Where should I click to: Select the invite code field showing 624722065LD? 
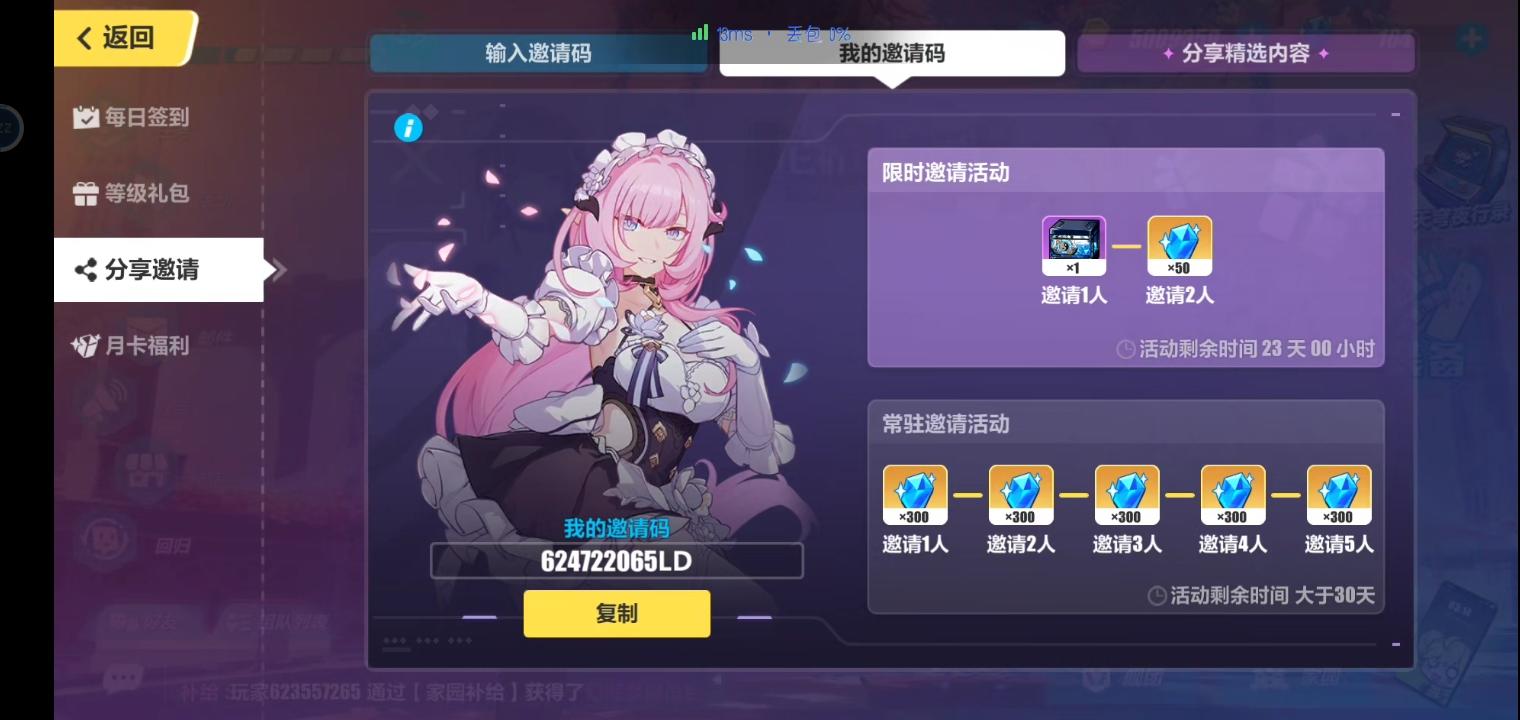[x=617, y=561]
